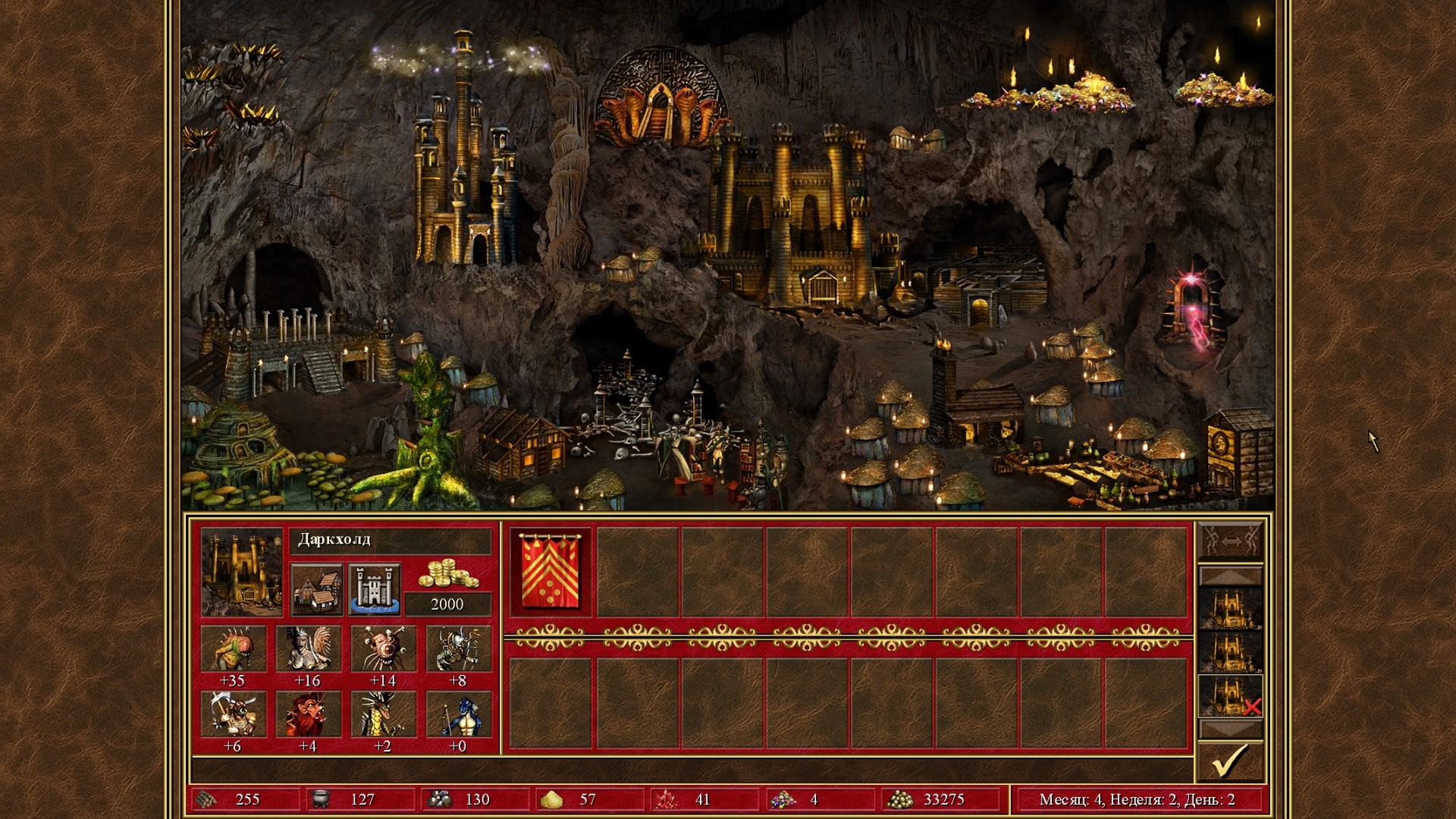The width and height of the screenshot is (1456, 819).
Task: Move the town list up
Action: [1230, 576]
